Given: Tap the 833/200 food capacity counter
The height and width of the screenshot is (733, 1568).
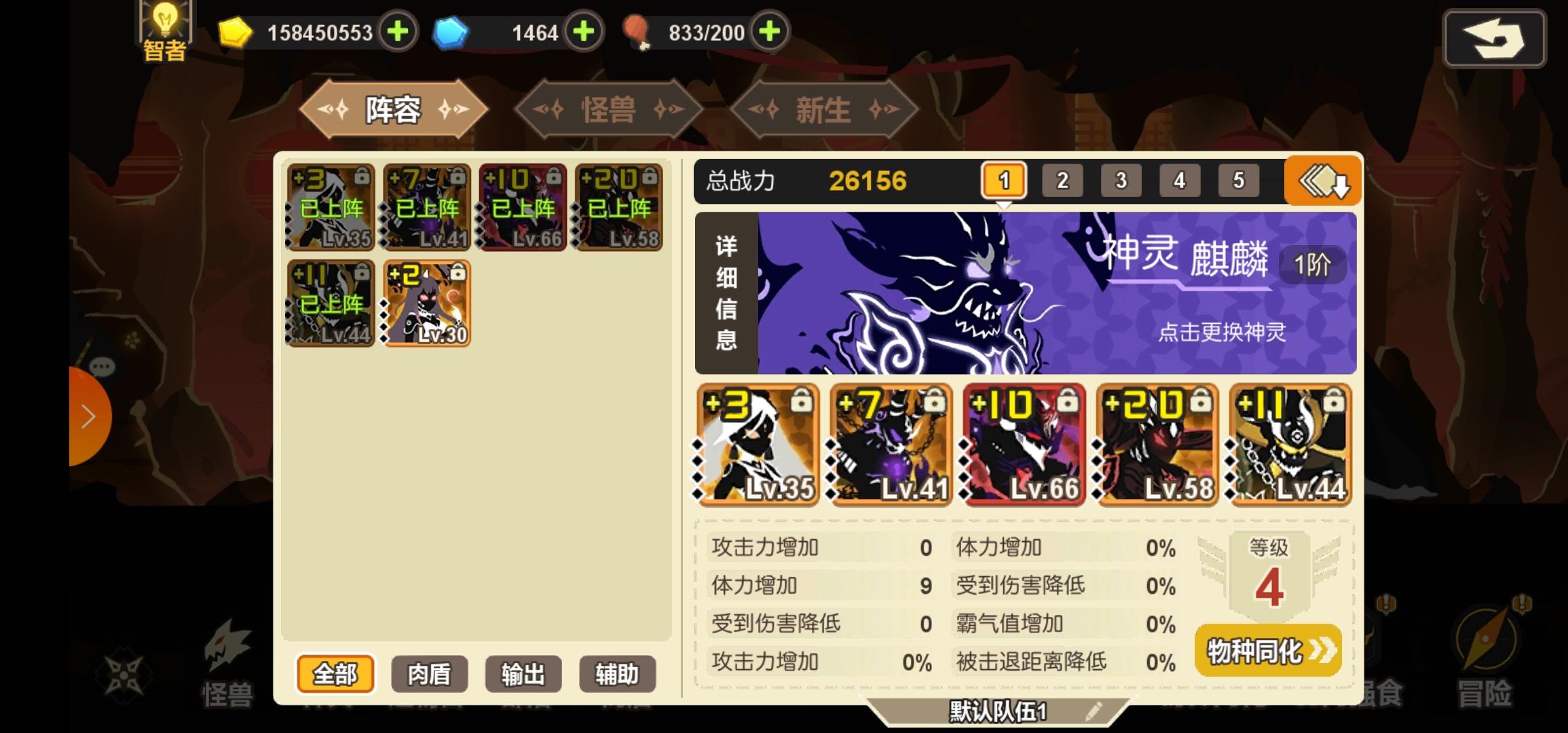Looking at the screenshot, I should tap(706, 31).
